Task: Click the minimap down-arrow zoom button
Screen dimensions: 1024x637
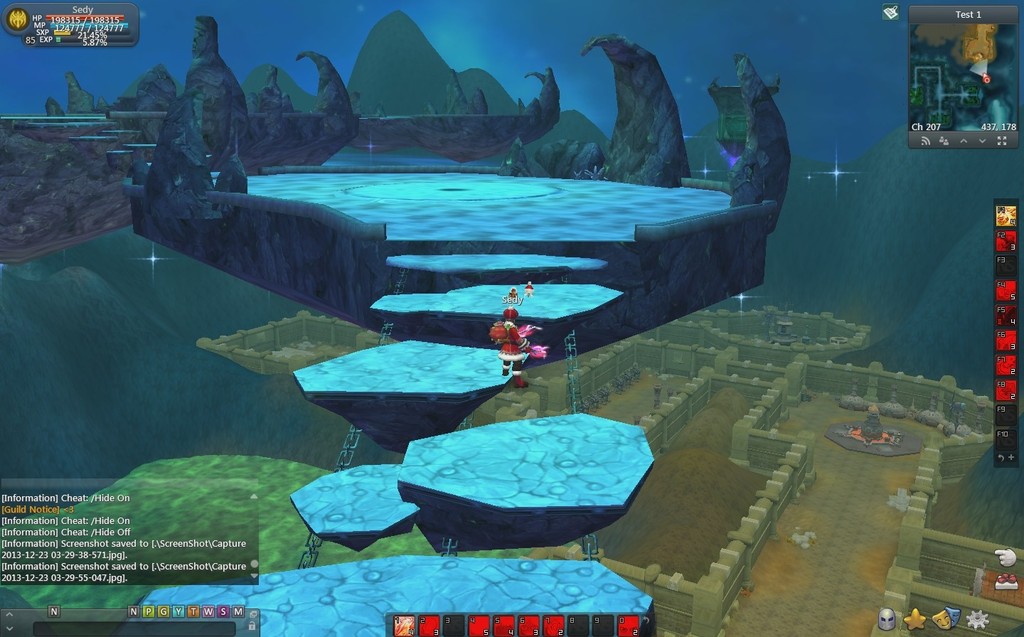Action: pos(983,142)
